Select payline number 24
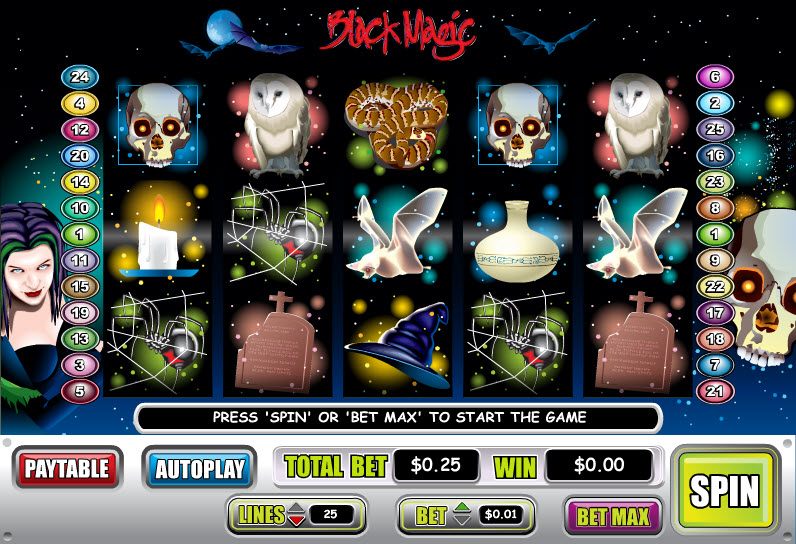 click(x=77, y=77)
